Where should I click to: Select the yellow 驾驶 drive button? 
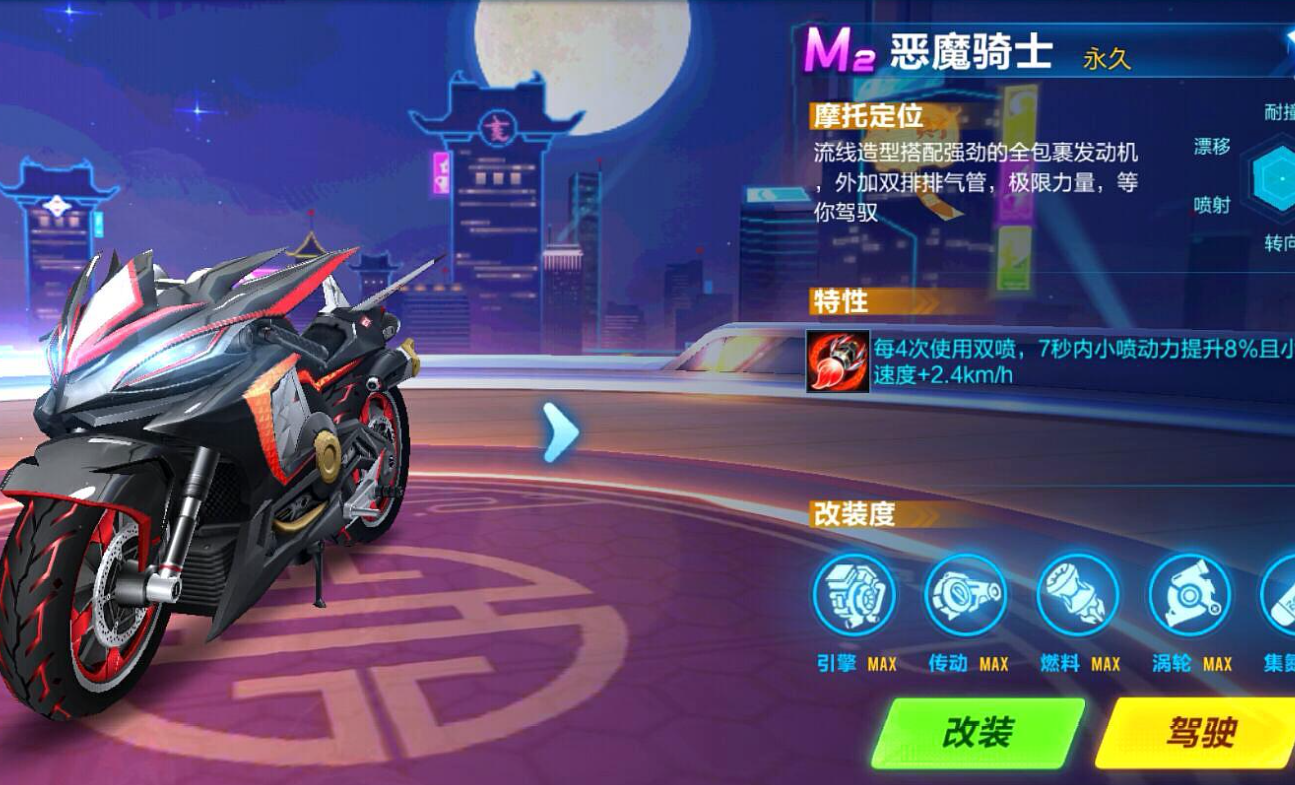[1198, 733]
